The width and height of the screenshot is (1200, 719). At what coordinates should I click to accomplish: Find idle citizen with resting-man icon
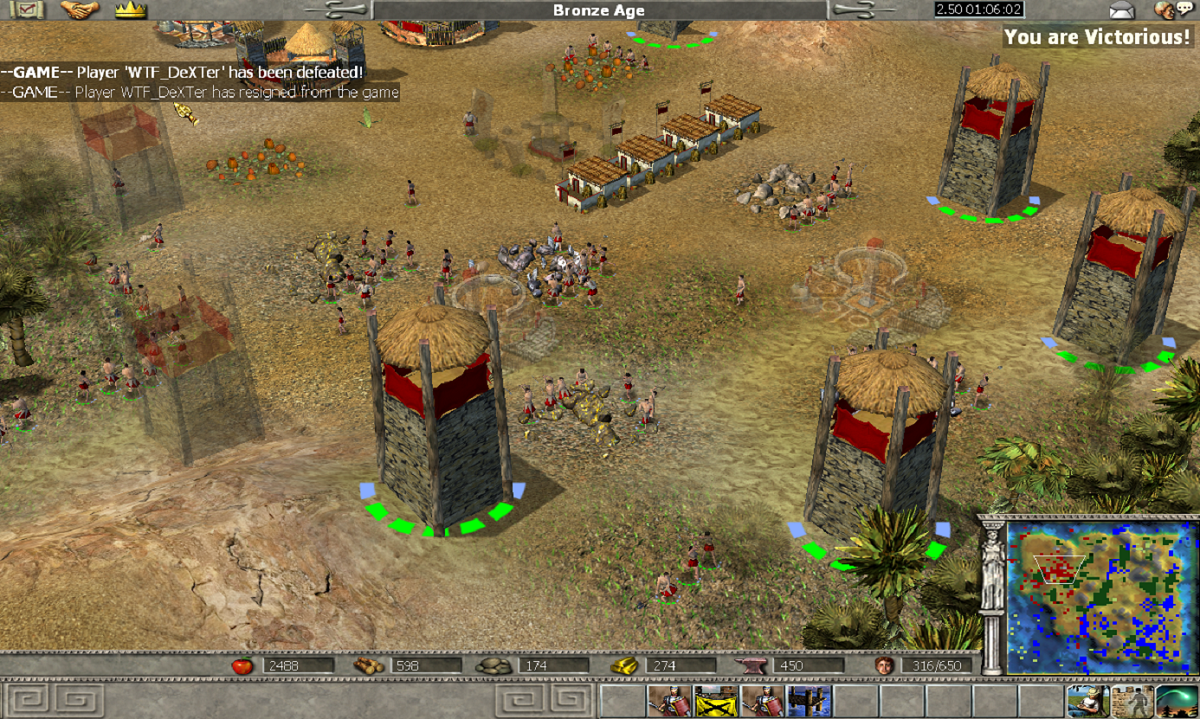(1083, 700)
